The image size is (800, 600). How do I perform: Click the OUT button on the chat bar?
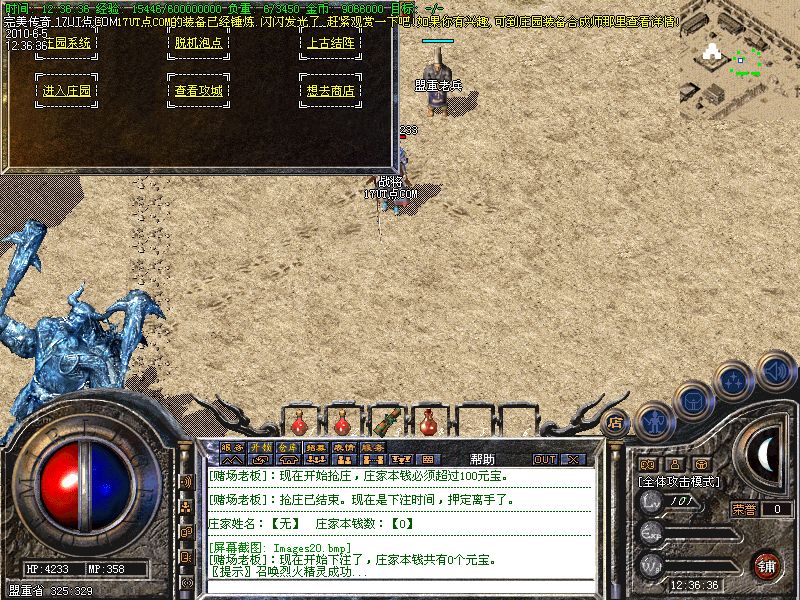[x=545, y=460]
